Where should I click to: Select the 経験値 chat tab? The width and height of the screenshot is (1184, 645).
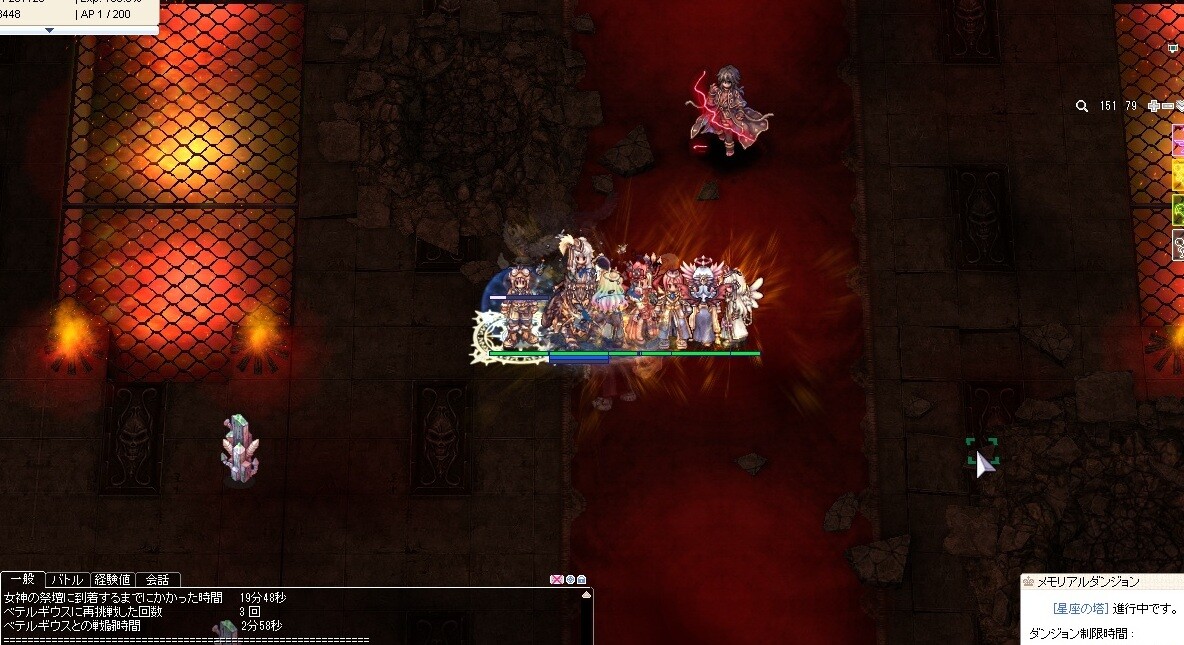(111, 579)
